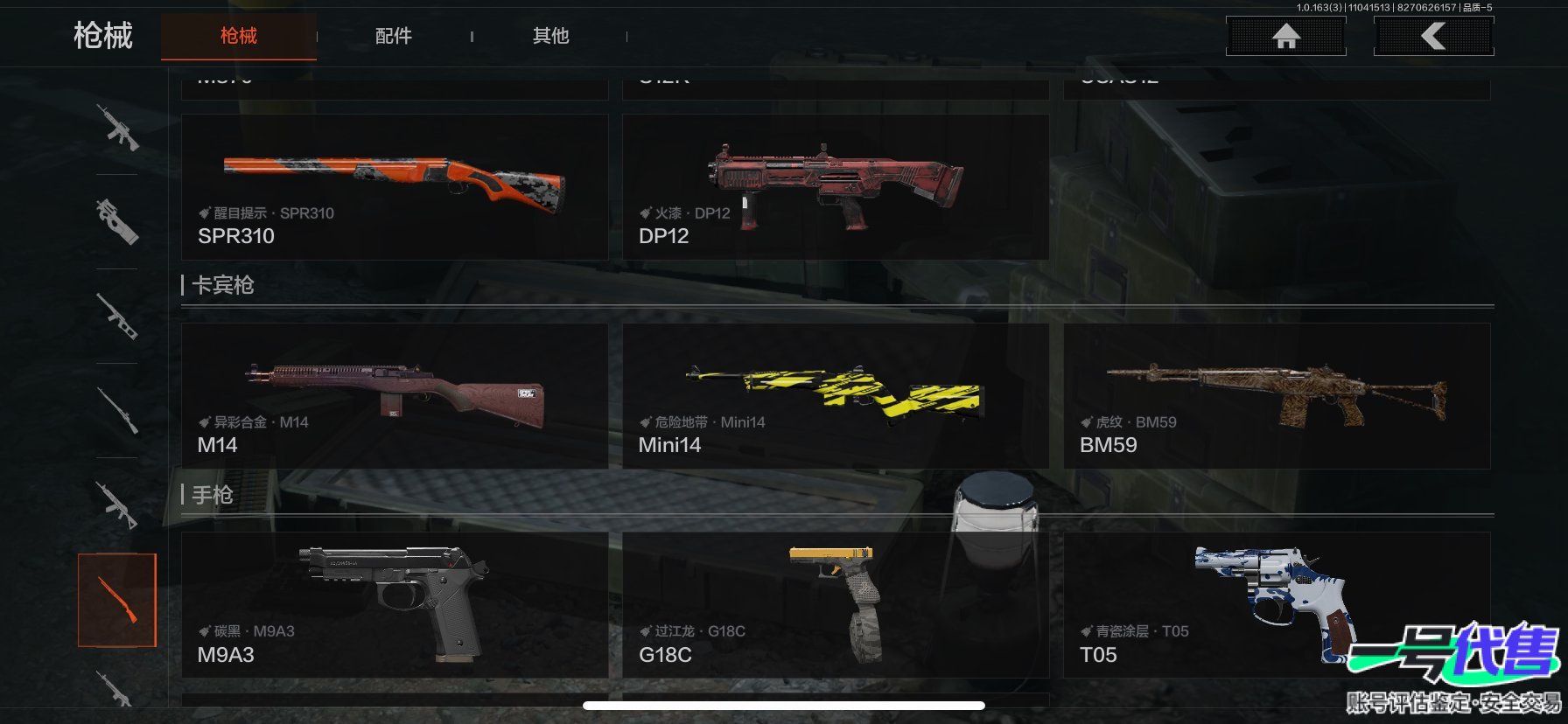Go to the home screen
Screen dimensions: 1568x724
(x=1285, y=36)
